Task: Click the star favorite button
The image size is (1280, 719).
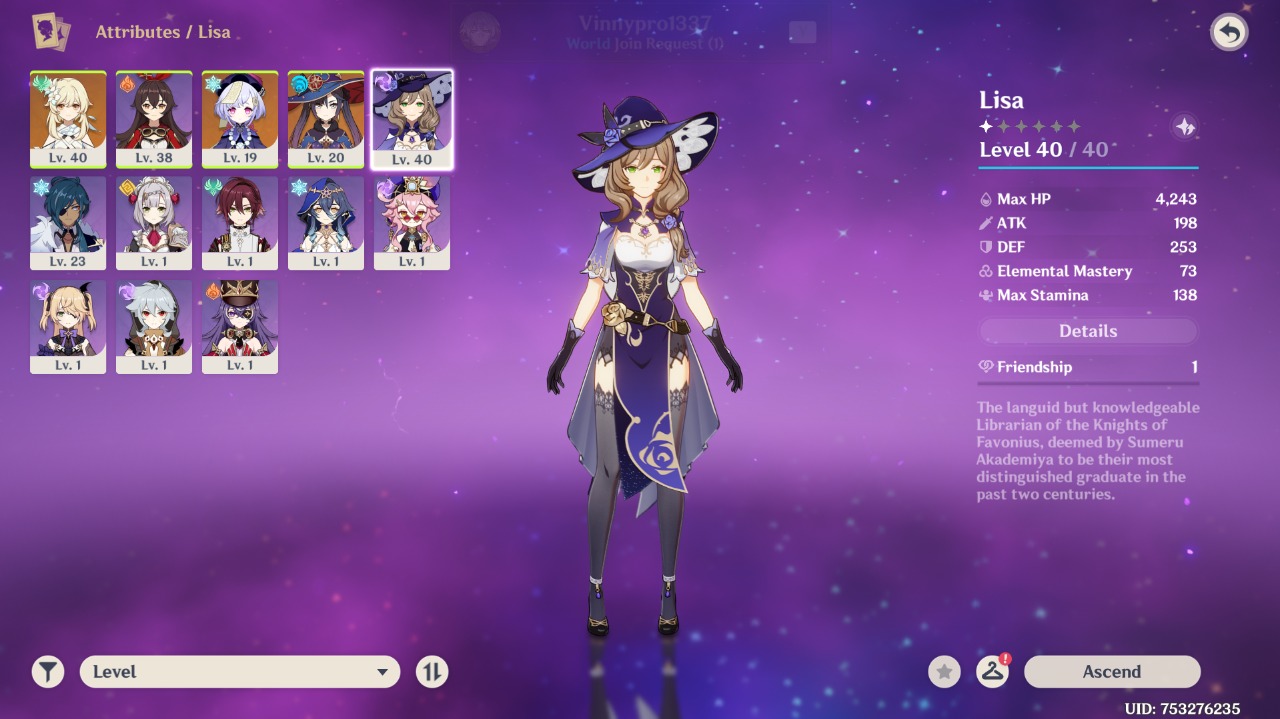Action: (x=944, y=672)
